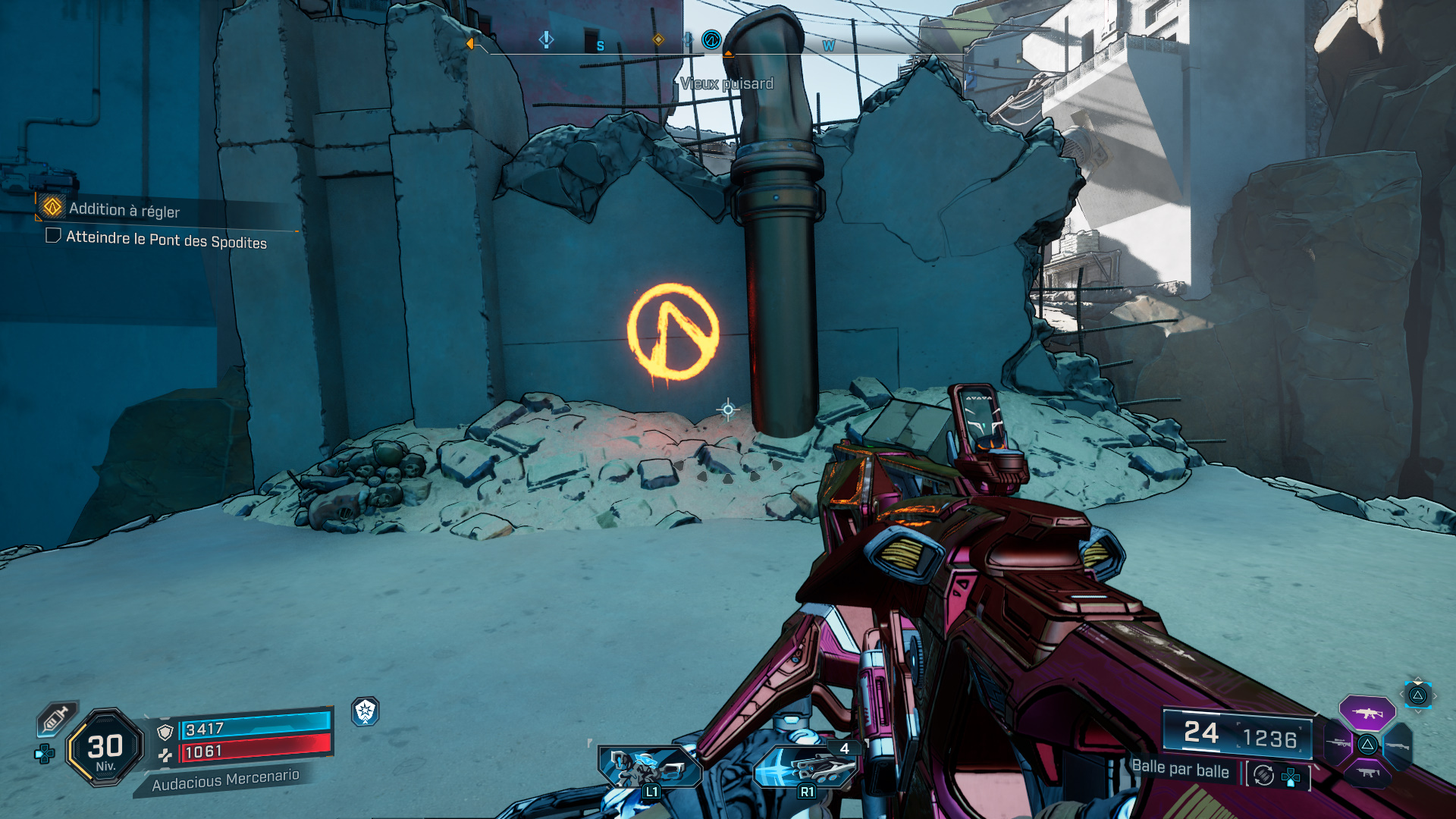Click the shield burst status icon
The width and height of the screenshot is (1456, 819).
(366, 711)
